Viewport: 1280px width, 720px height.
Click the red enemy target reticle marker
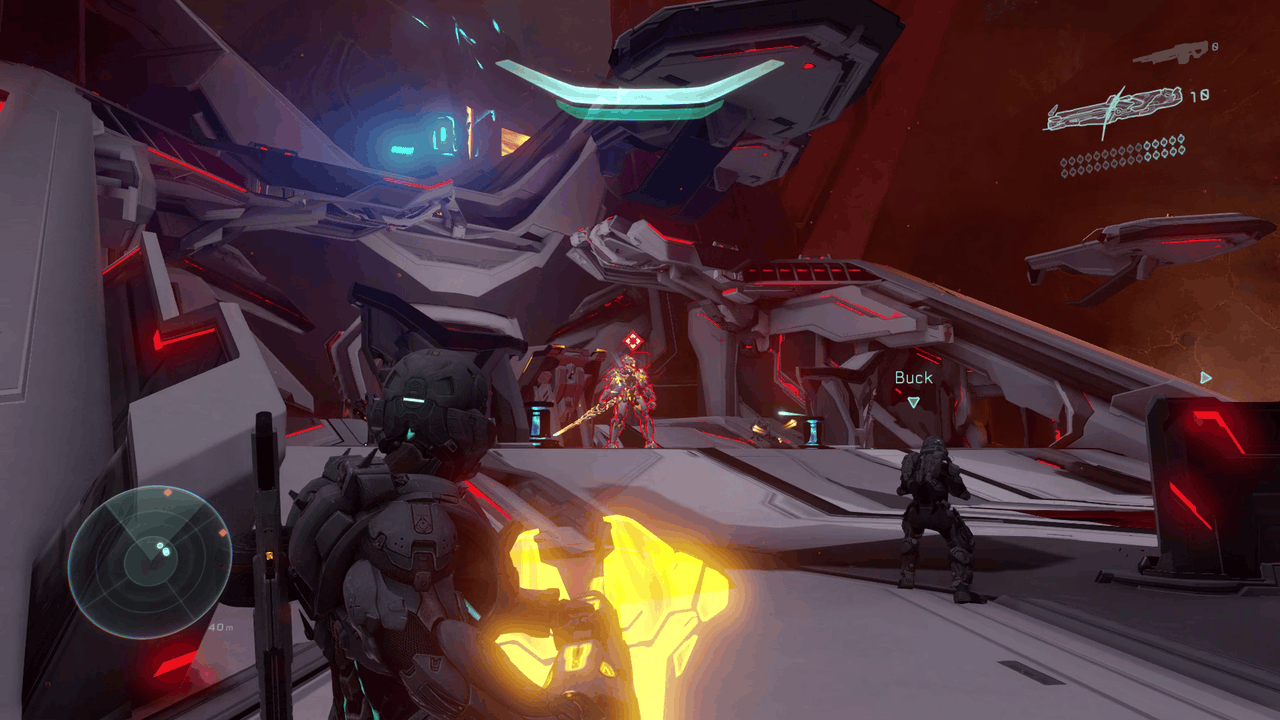click(633, 338)
